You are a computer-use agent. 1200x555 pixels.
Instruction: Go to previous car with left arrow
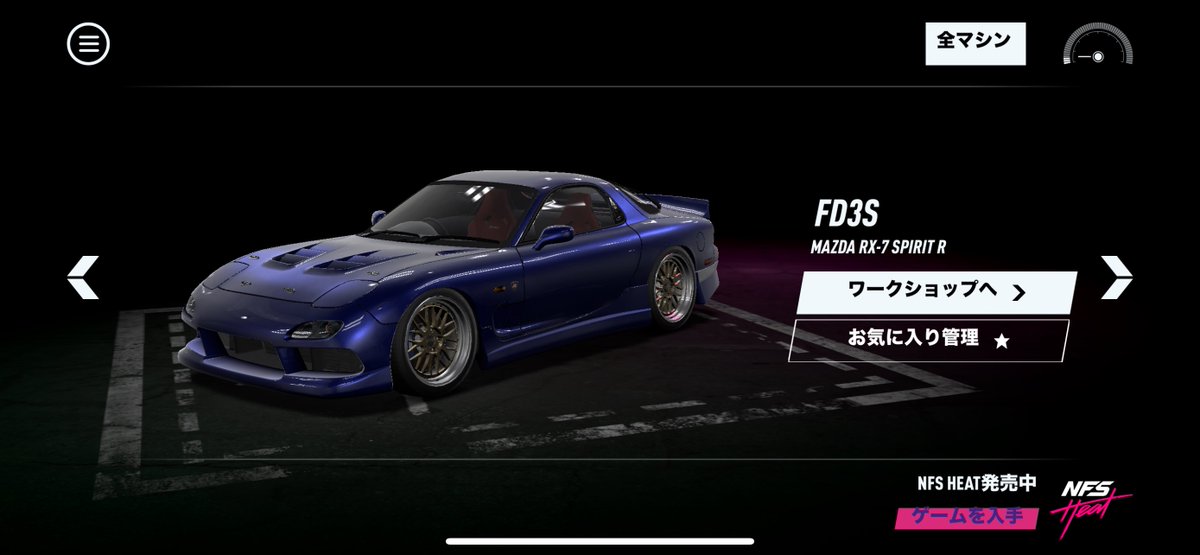[83, 277]
